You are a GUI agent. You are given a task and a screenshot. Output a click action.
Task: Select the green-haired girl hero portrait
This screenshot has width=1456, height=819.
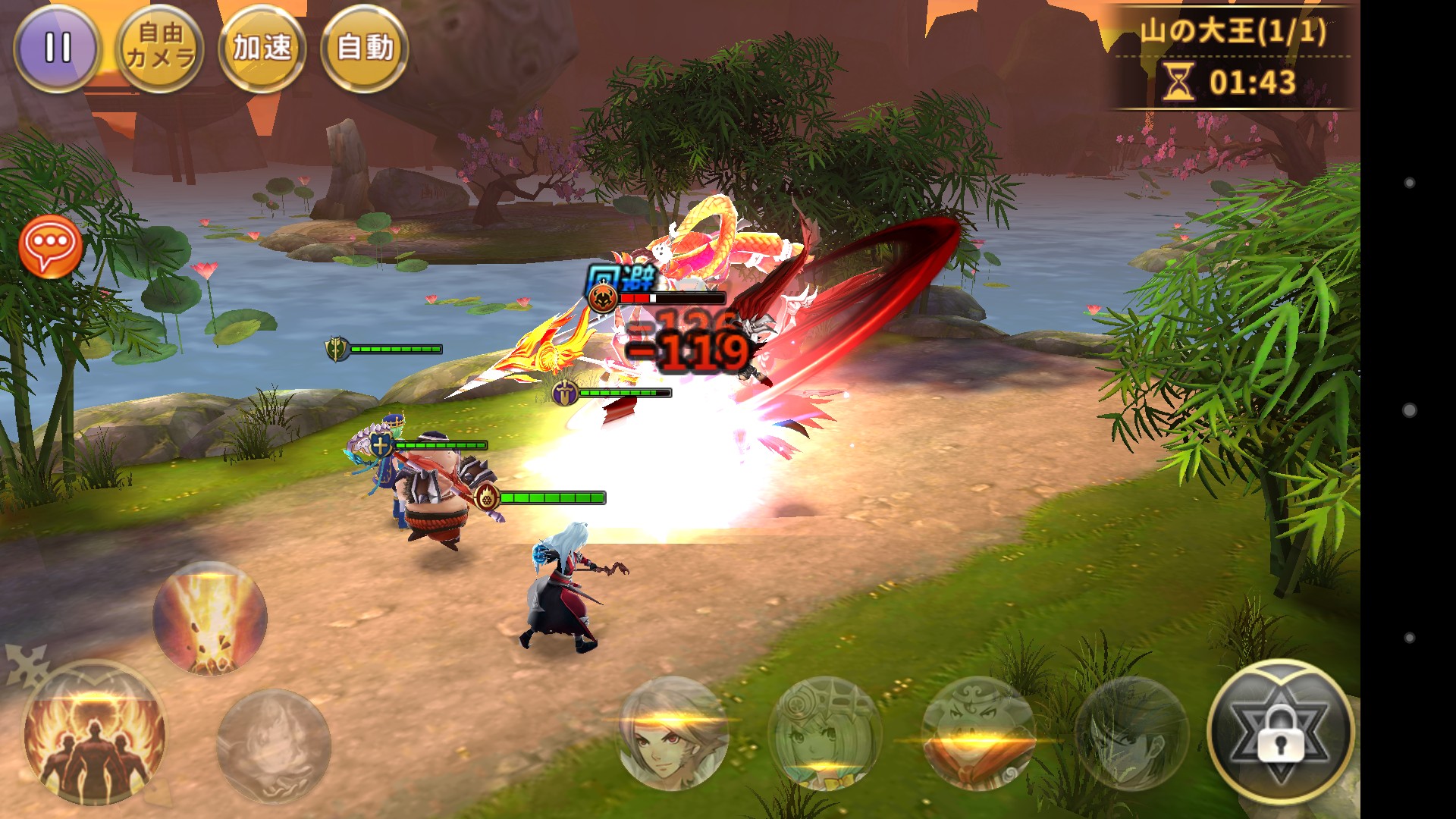825,734
